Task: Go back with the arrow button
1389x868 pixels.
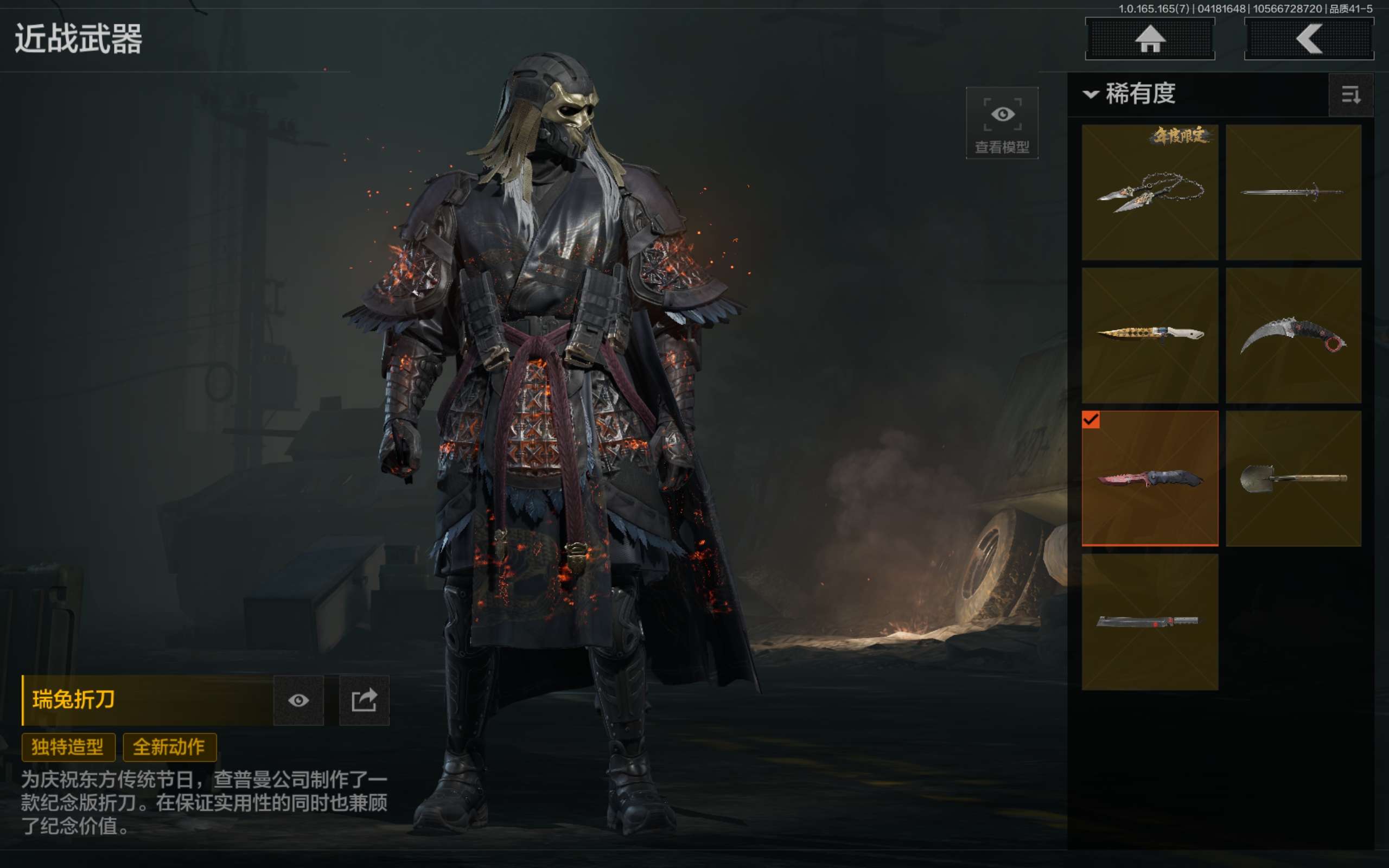Action: [x=1309, y=39]
